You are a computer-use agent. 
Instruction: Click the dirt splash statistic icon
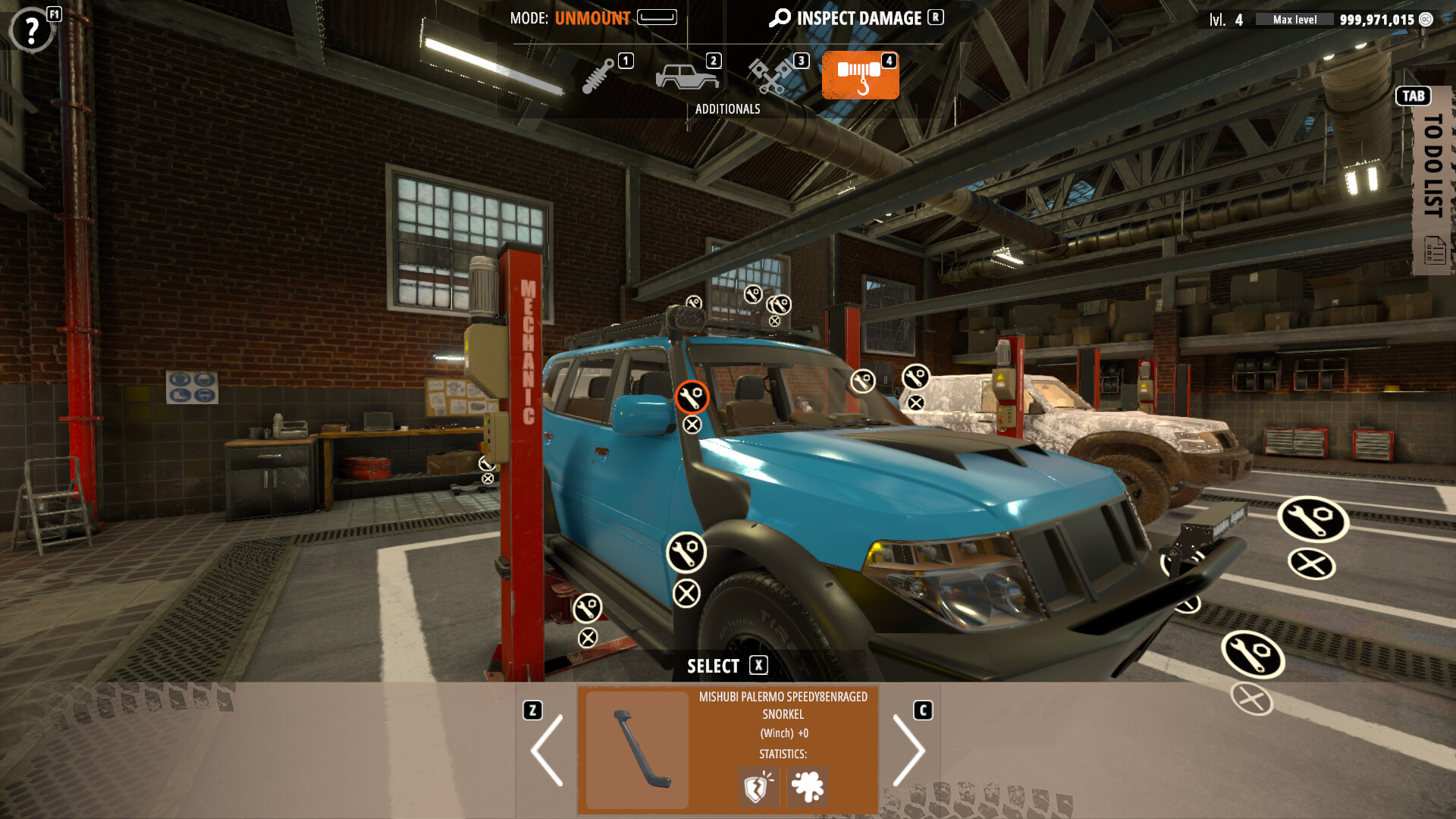click(x=808, y=786)
